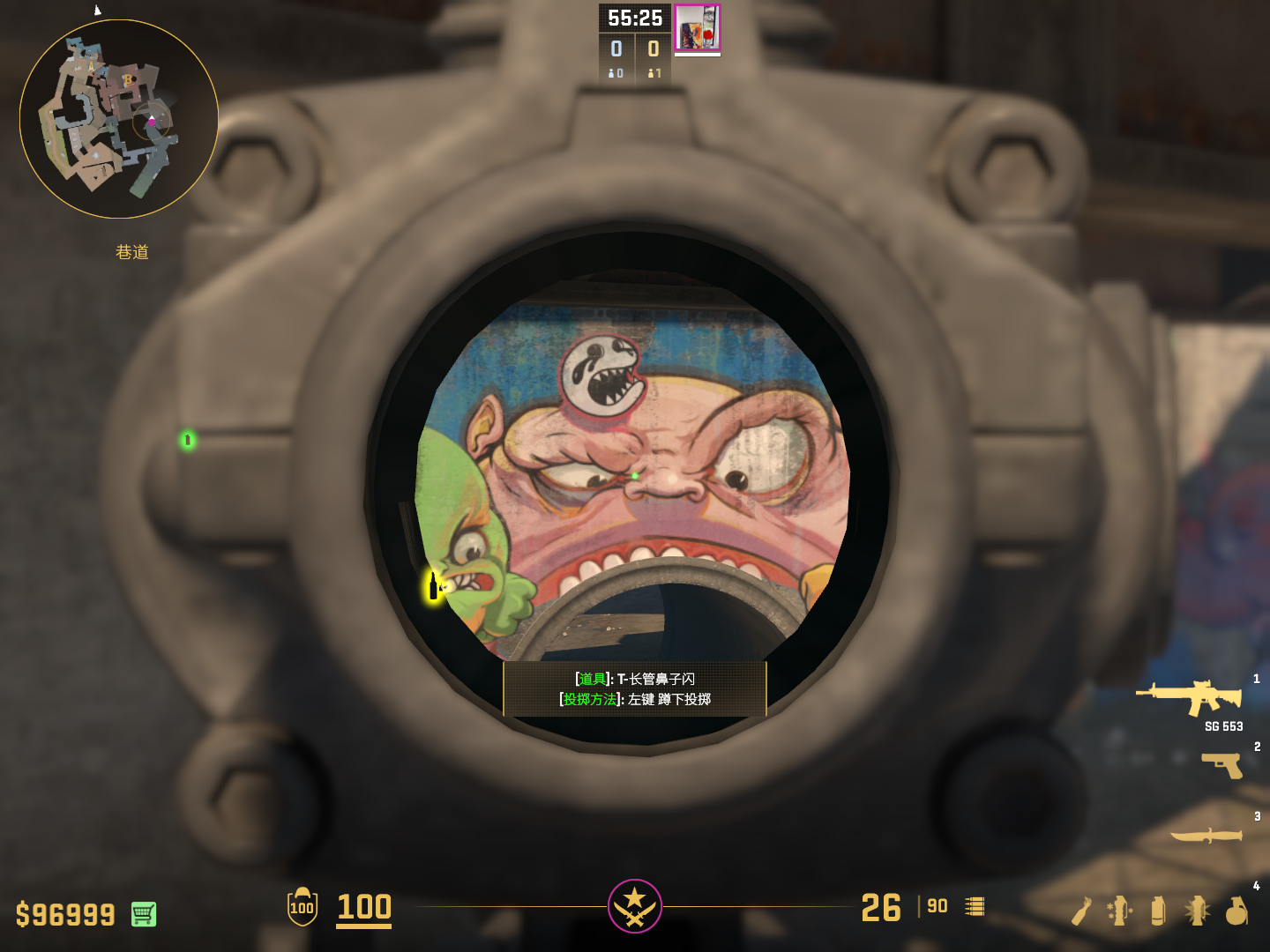Click the player avatar beside the scoreboard
The height and width of the screenshot is (952, 1270).
[x=698, y=28]
